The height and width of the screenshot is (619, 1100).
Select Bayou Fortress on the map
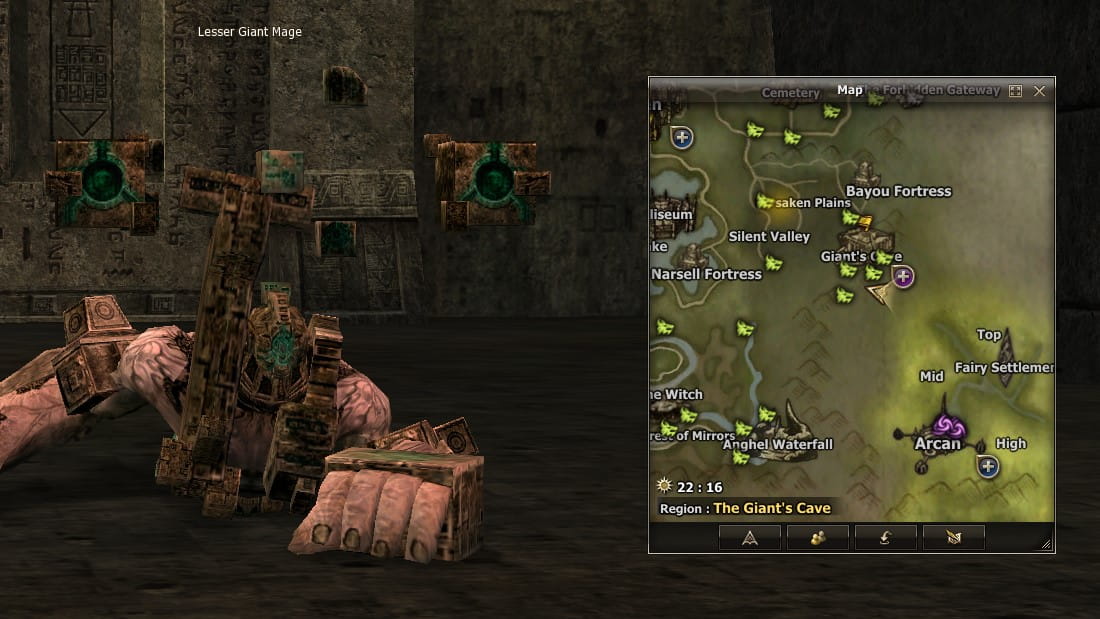(898, 191)
